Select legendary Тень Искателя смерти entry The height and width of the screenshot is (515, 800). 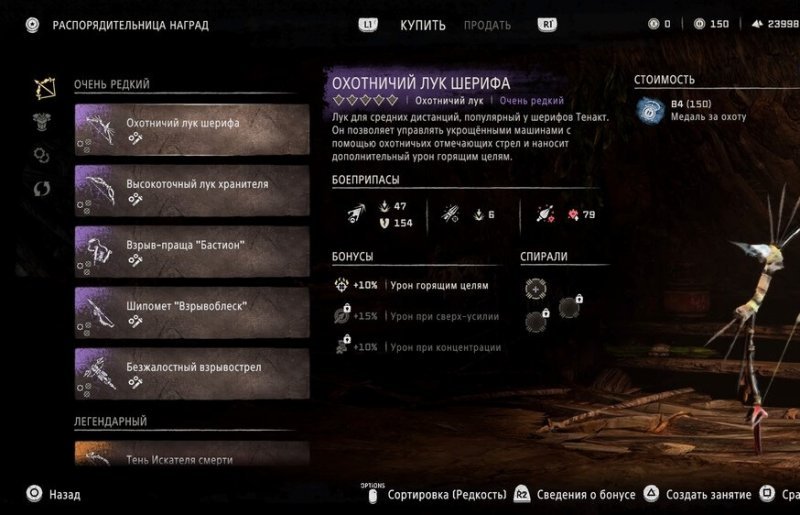[x=191, y=455]
